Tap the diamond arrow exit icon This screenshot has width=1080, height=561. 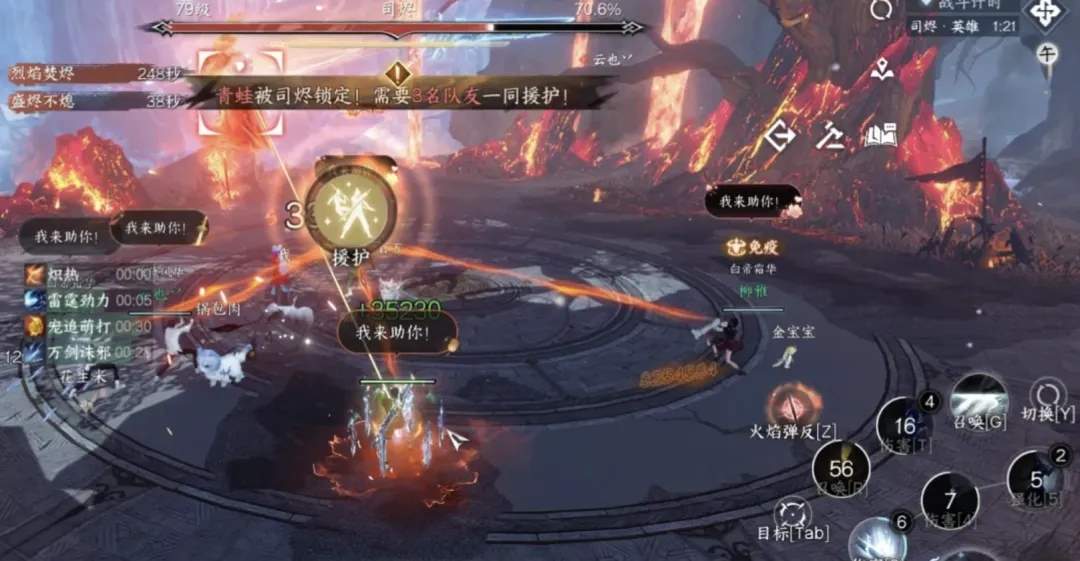780,136
